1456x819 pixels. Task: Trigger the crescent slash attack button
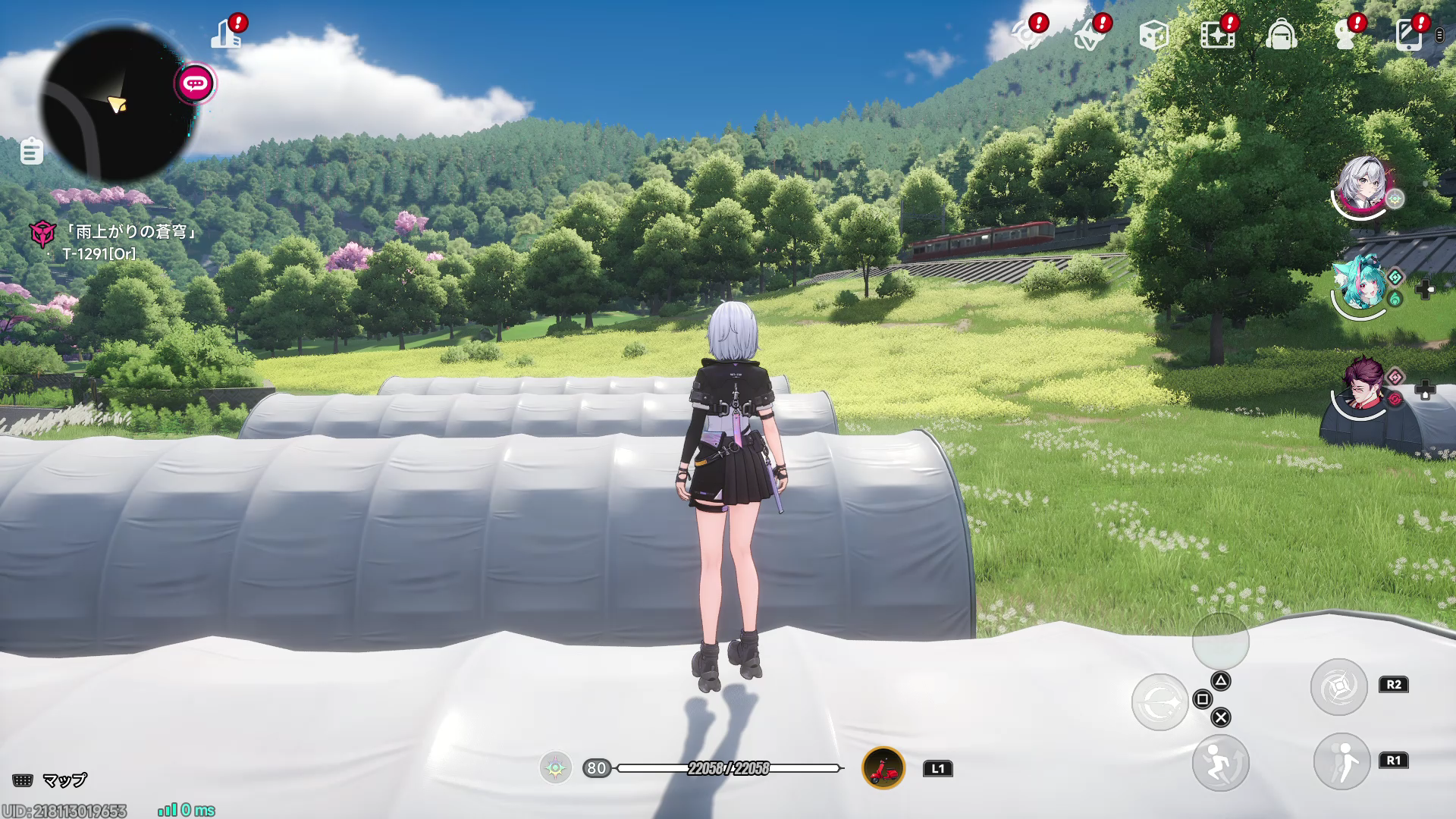tap(1159, 702)
